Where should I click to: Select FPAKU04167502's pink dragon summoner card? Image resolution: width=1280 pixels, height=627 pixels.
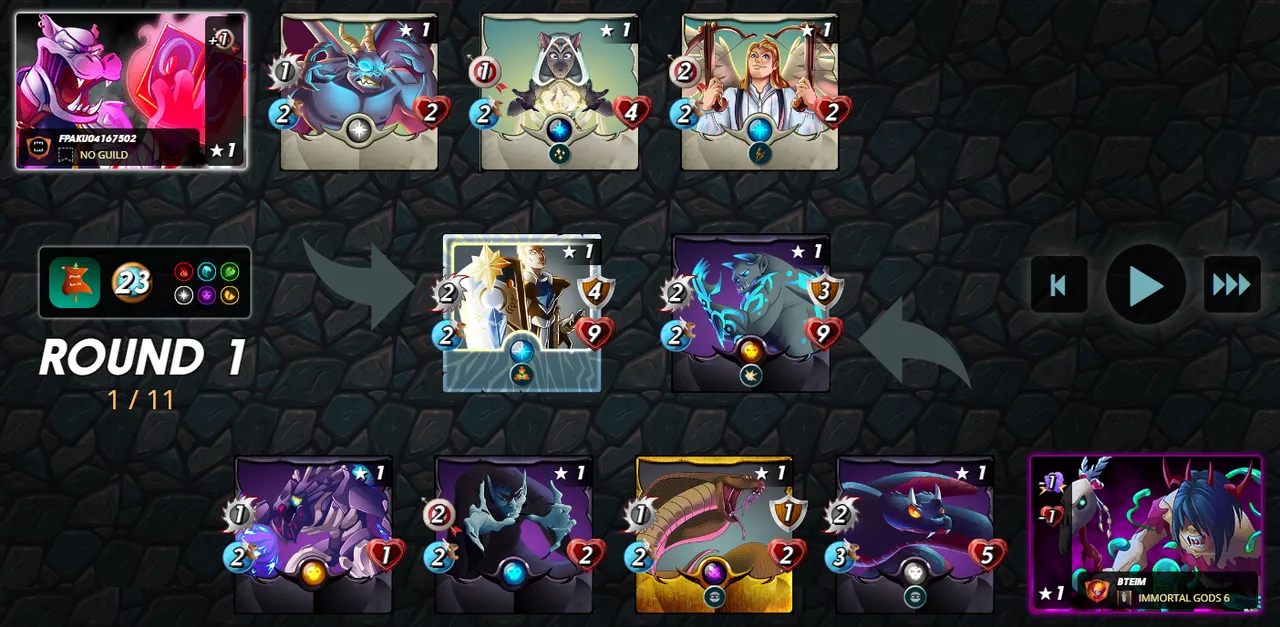(x=130, y=90)
